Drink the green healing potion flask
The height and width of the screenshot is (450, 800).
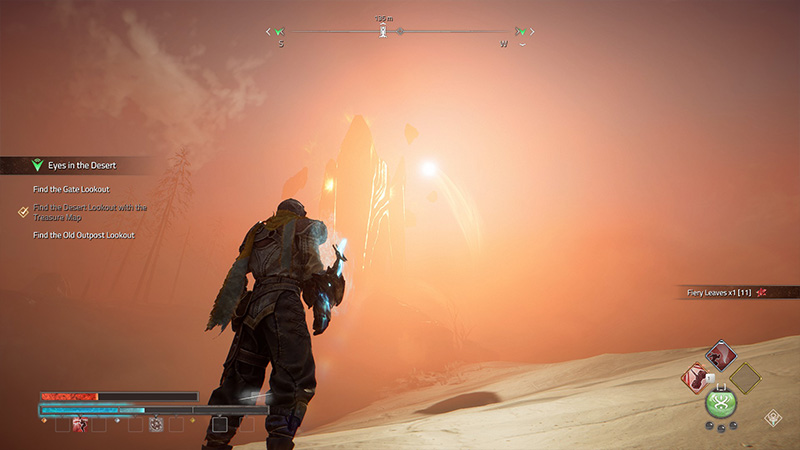click(x=720, y=402)
